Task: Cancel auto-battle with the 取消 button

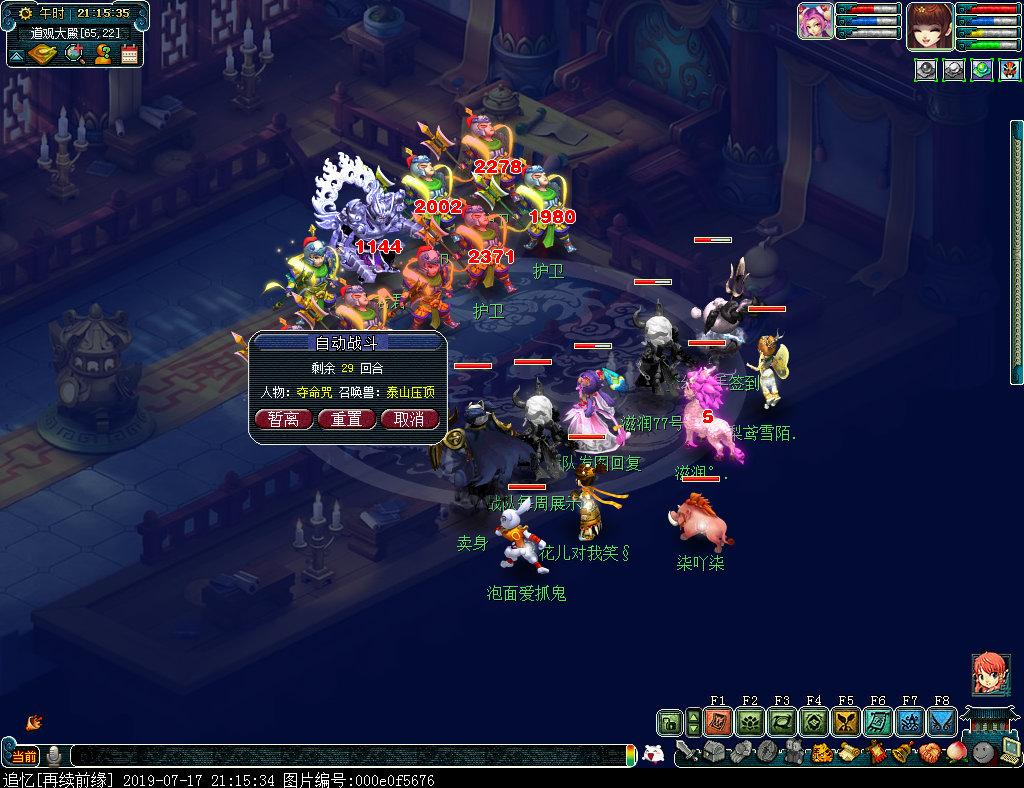Action: pyautogui.click(x=408, y=419)
